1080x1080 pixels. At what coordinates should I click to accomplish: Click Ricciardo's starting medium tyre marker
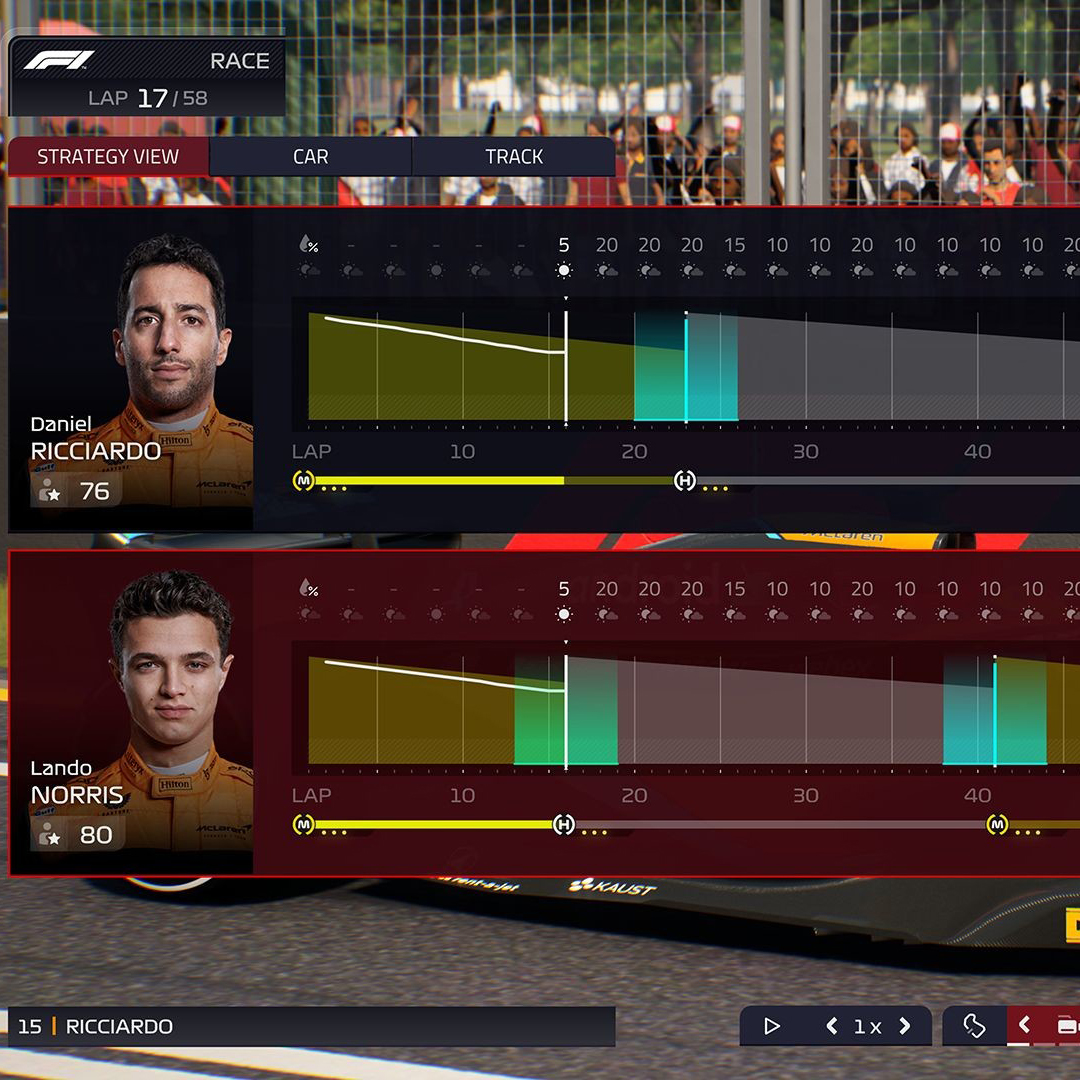[304, 481]
